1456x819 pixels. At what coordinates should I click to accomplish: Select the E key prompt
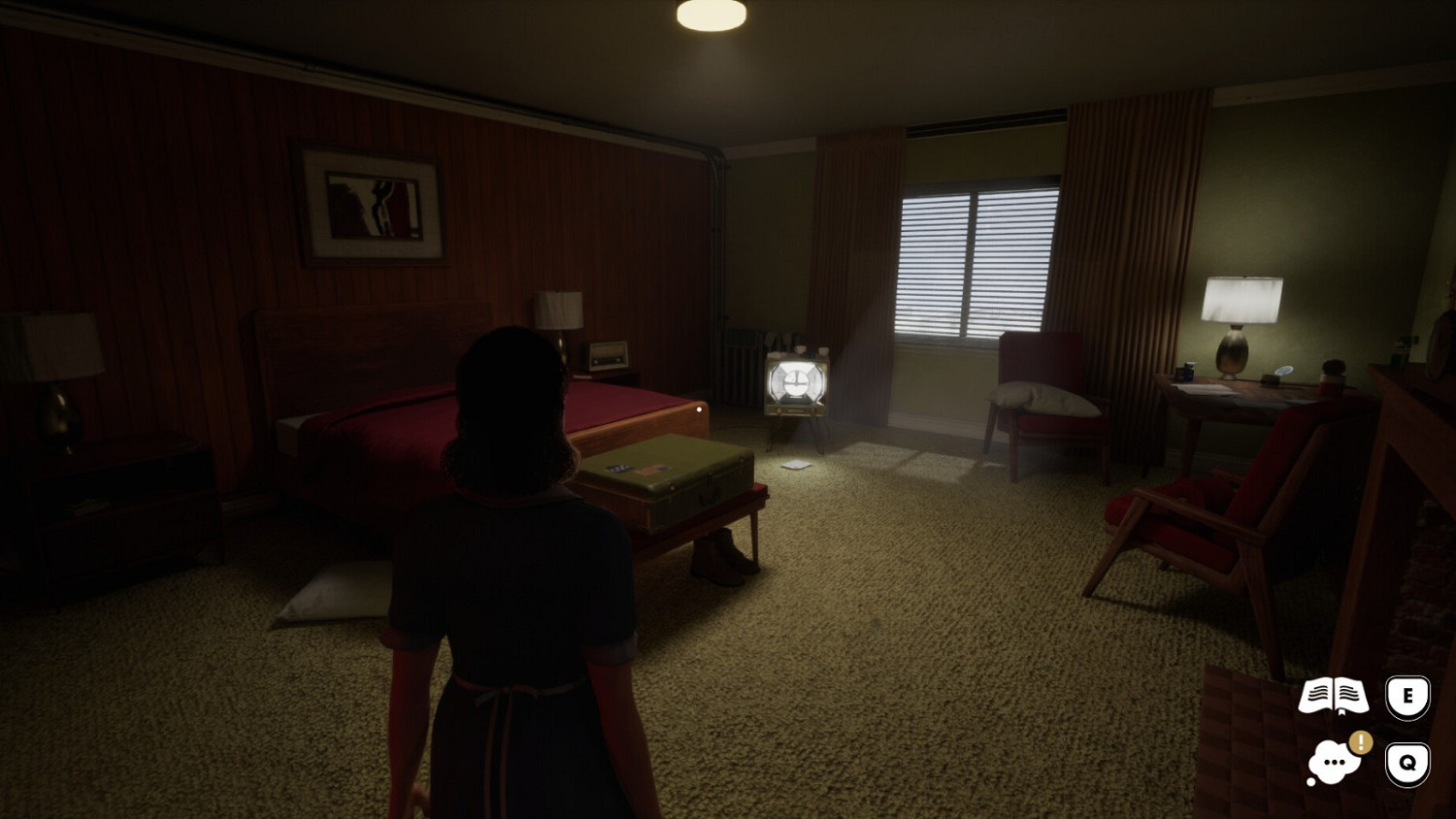(1406, 695)
